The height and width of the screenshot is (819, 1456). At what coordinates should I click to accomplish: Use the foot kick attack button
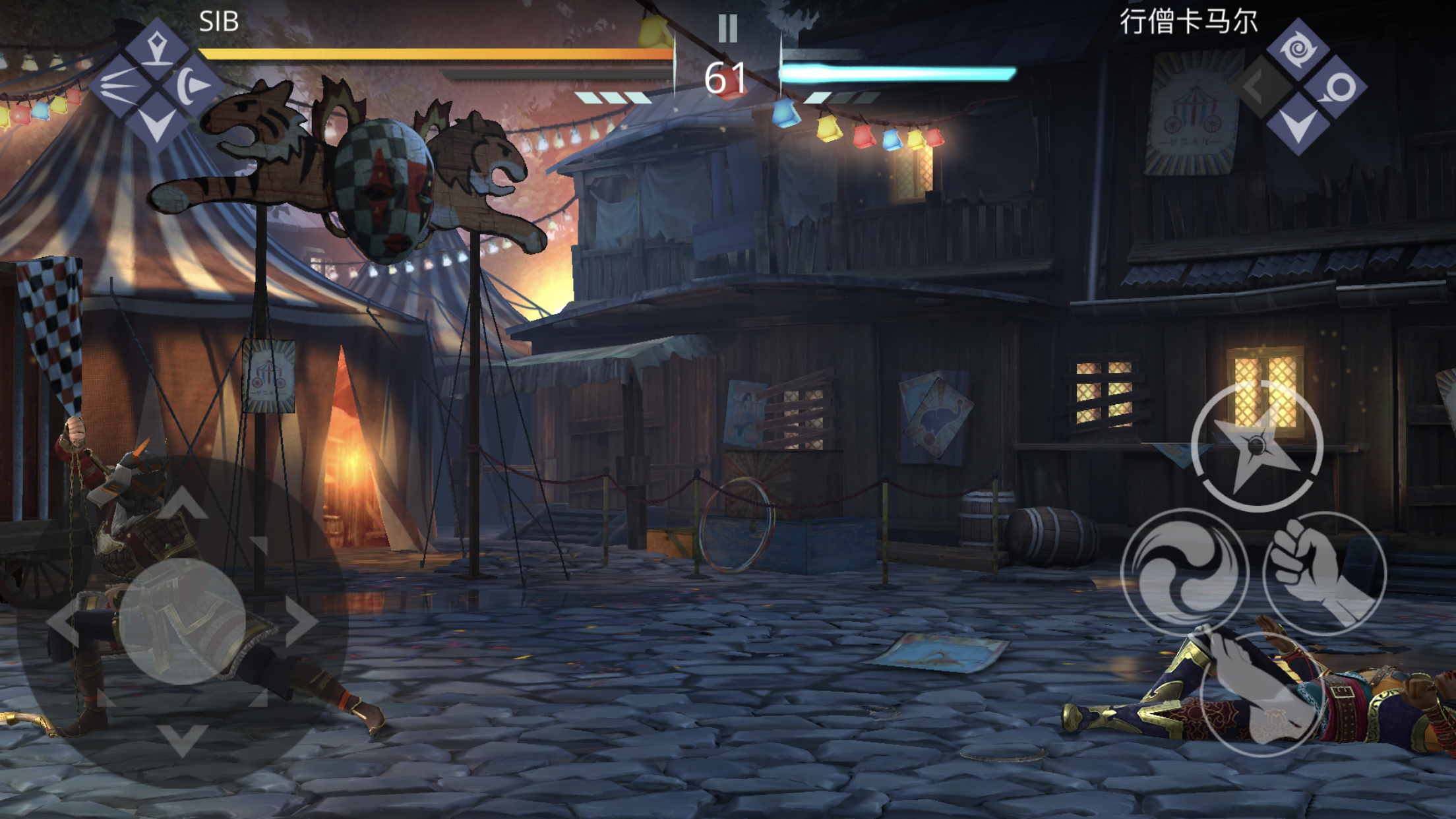(1261, 694)
